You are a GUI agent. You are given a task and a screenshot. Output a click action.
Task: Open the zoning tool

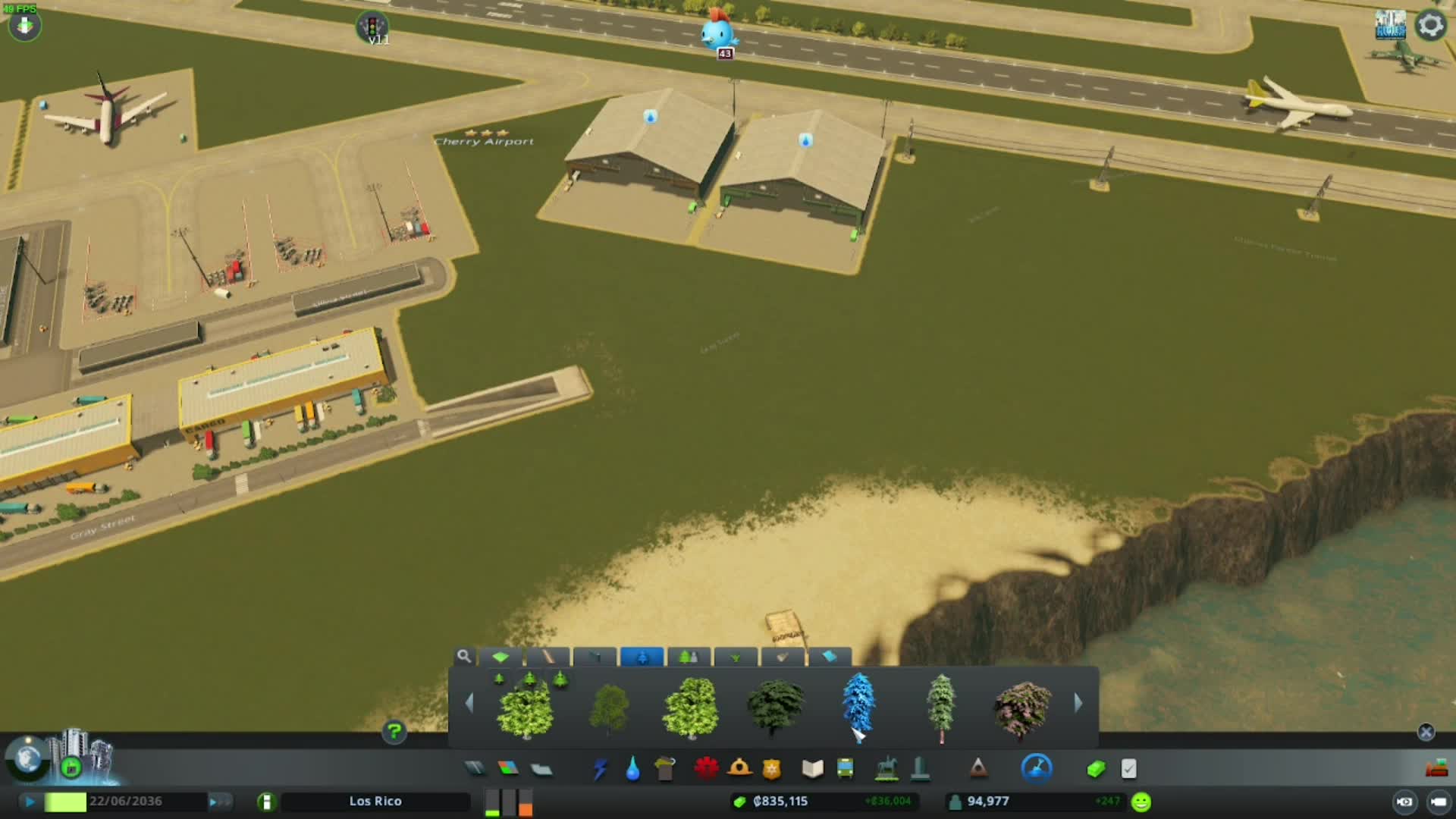[508, 769]
